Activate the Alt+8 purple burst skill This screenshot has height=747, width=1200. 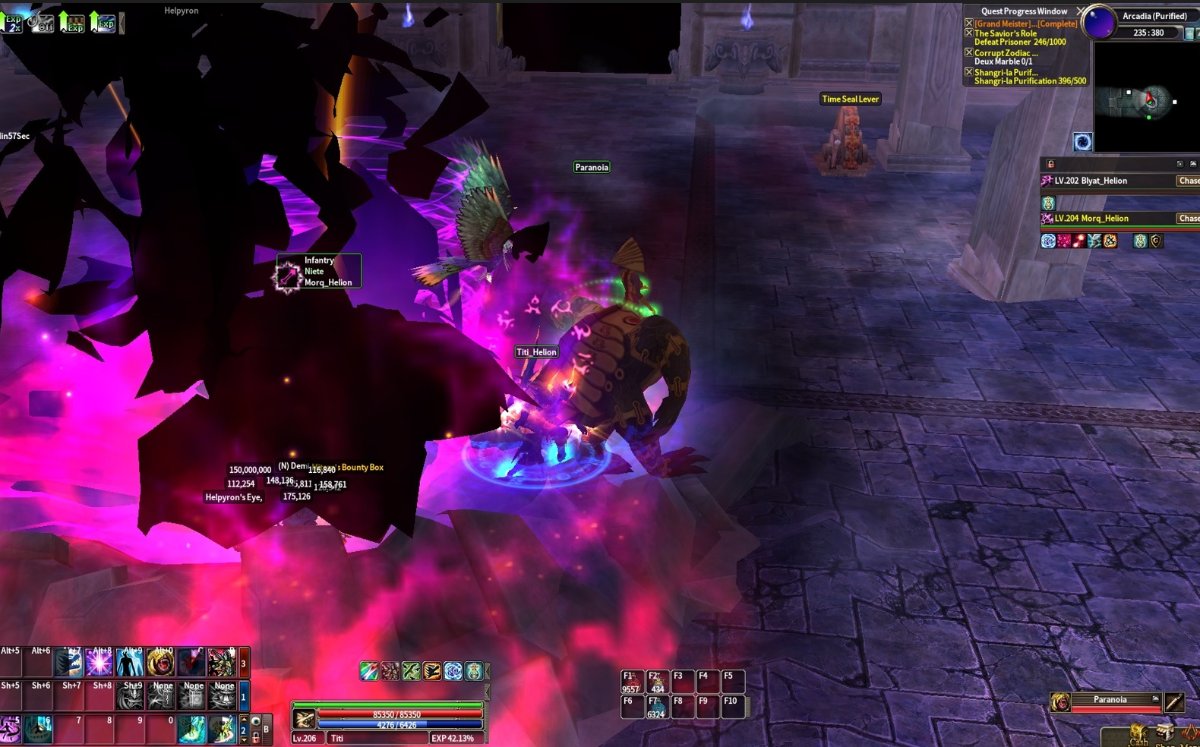coord(100,663)
